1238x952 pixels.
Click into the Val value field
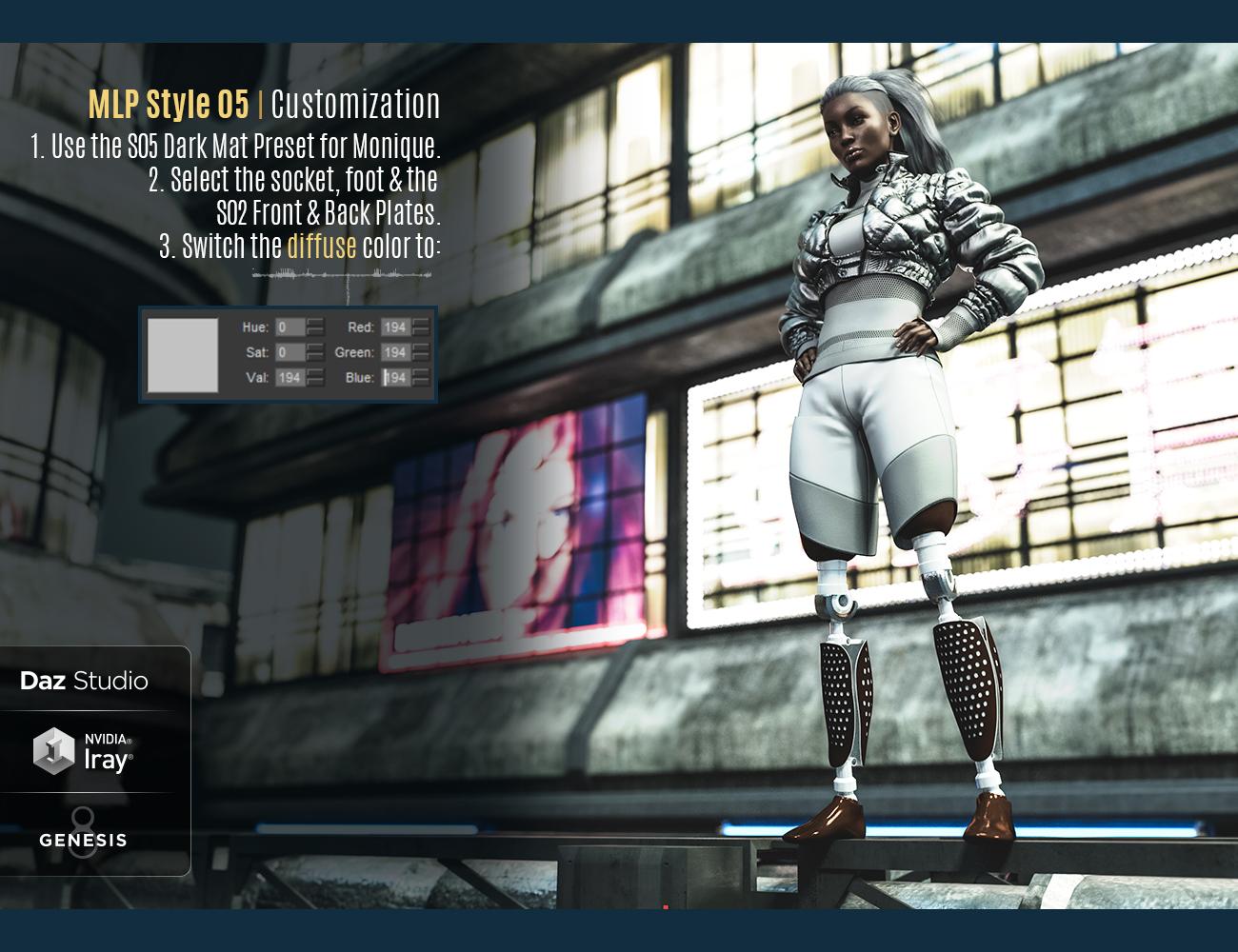[x=290, y=378]
